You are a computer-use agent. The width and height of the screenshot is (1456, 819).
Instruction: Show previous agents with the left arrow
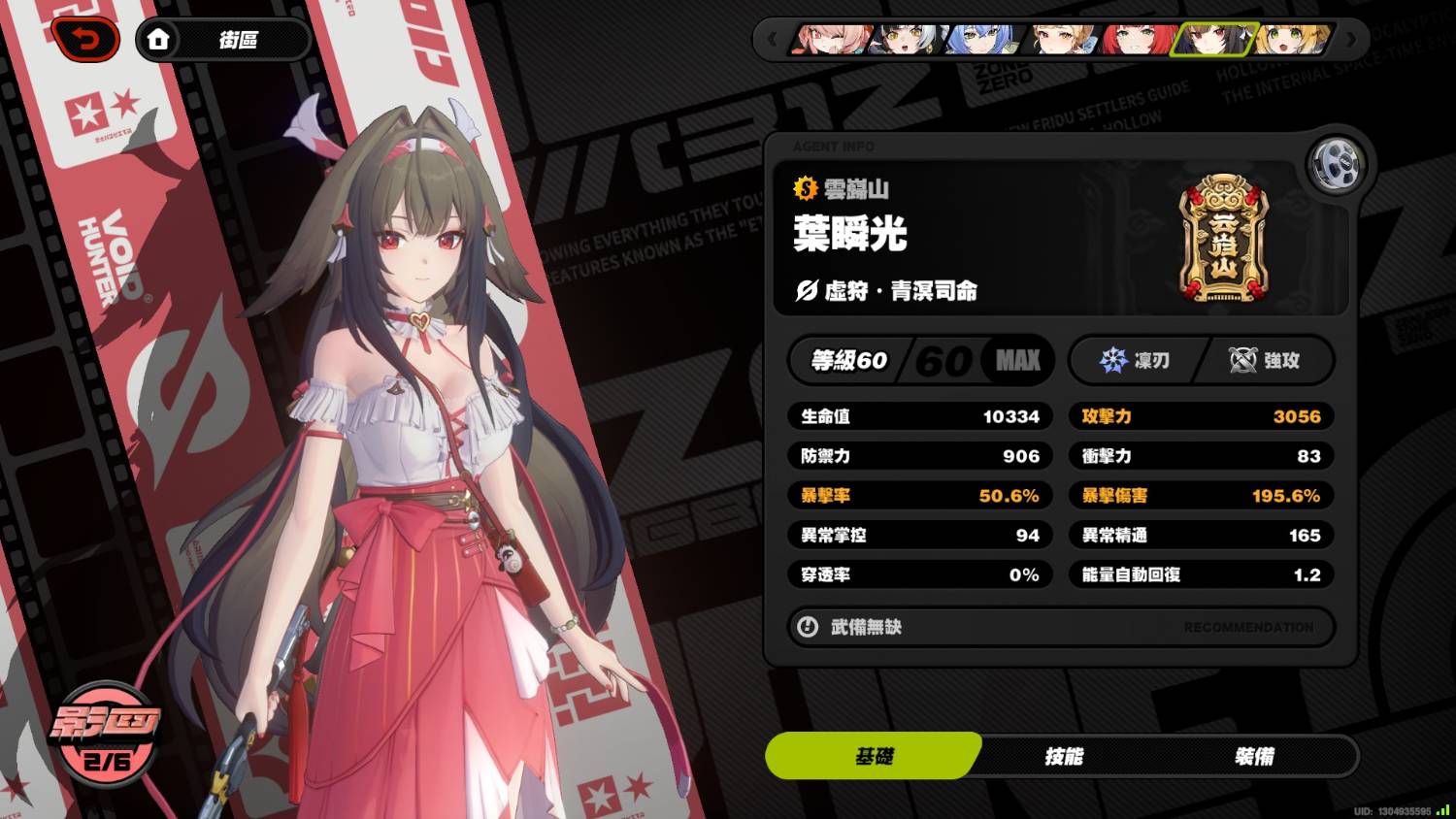point(773,40)
